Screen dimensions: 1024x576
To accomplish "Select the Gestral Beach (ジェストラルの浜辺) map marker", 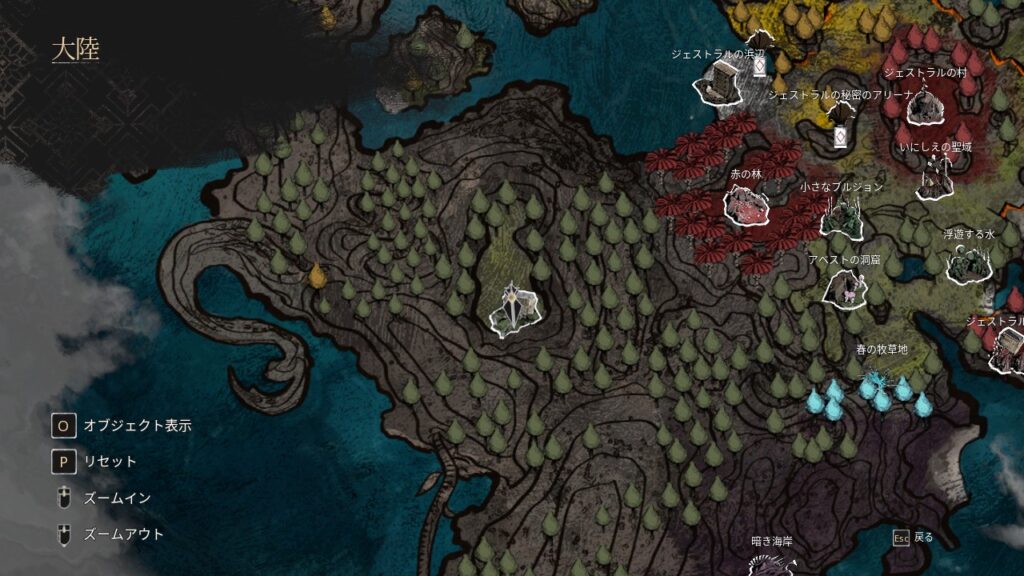I will 720,82.
